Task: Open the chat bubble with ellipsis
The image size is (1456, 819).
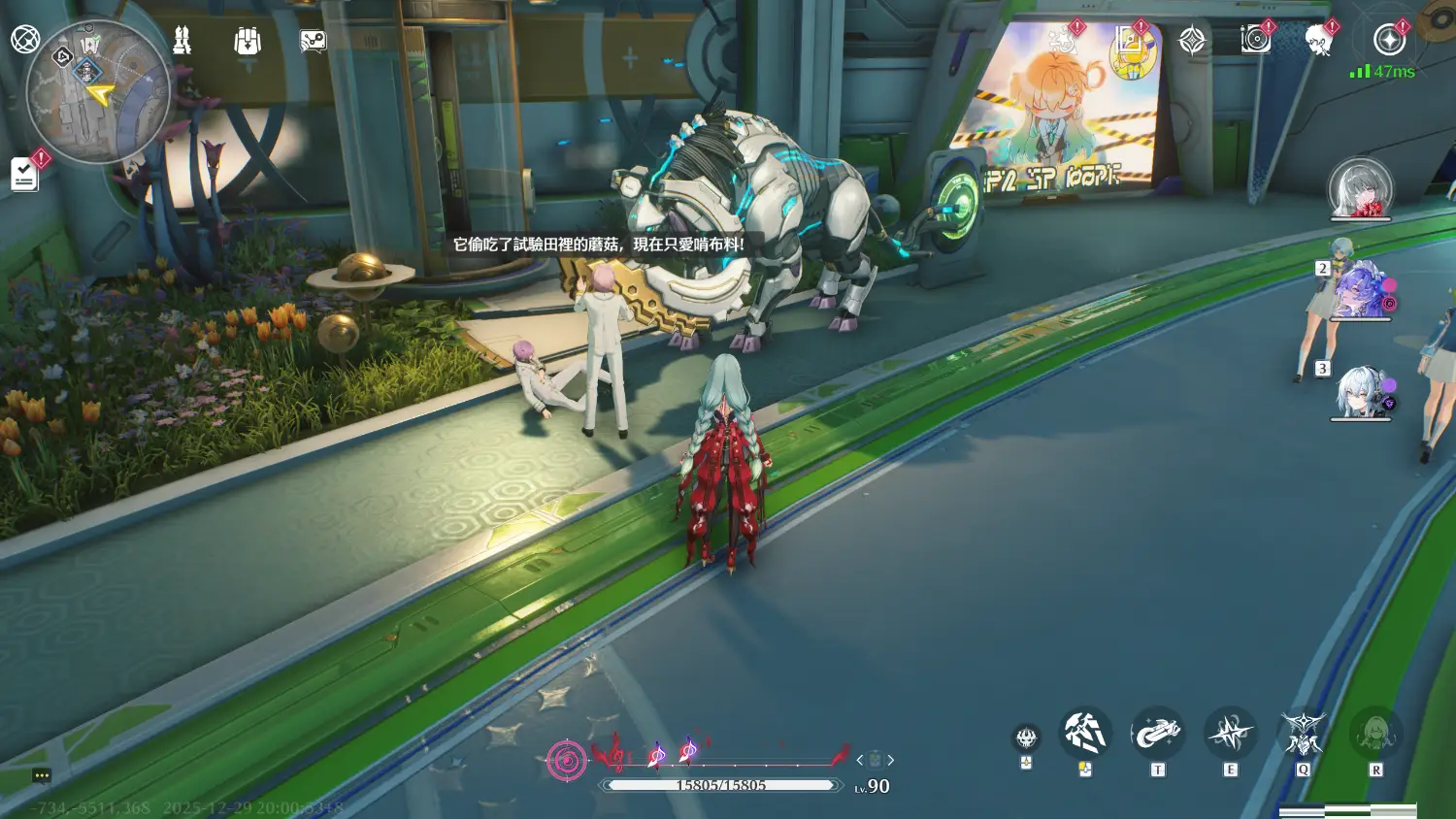Action: tap(41, 775)
